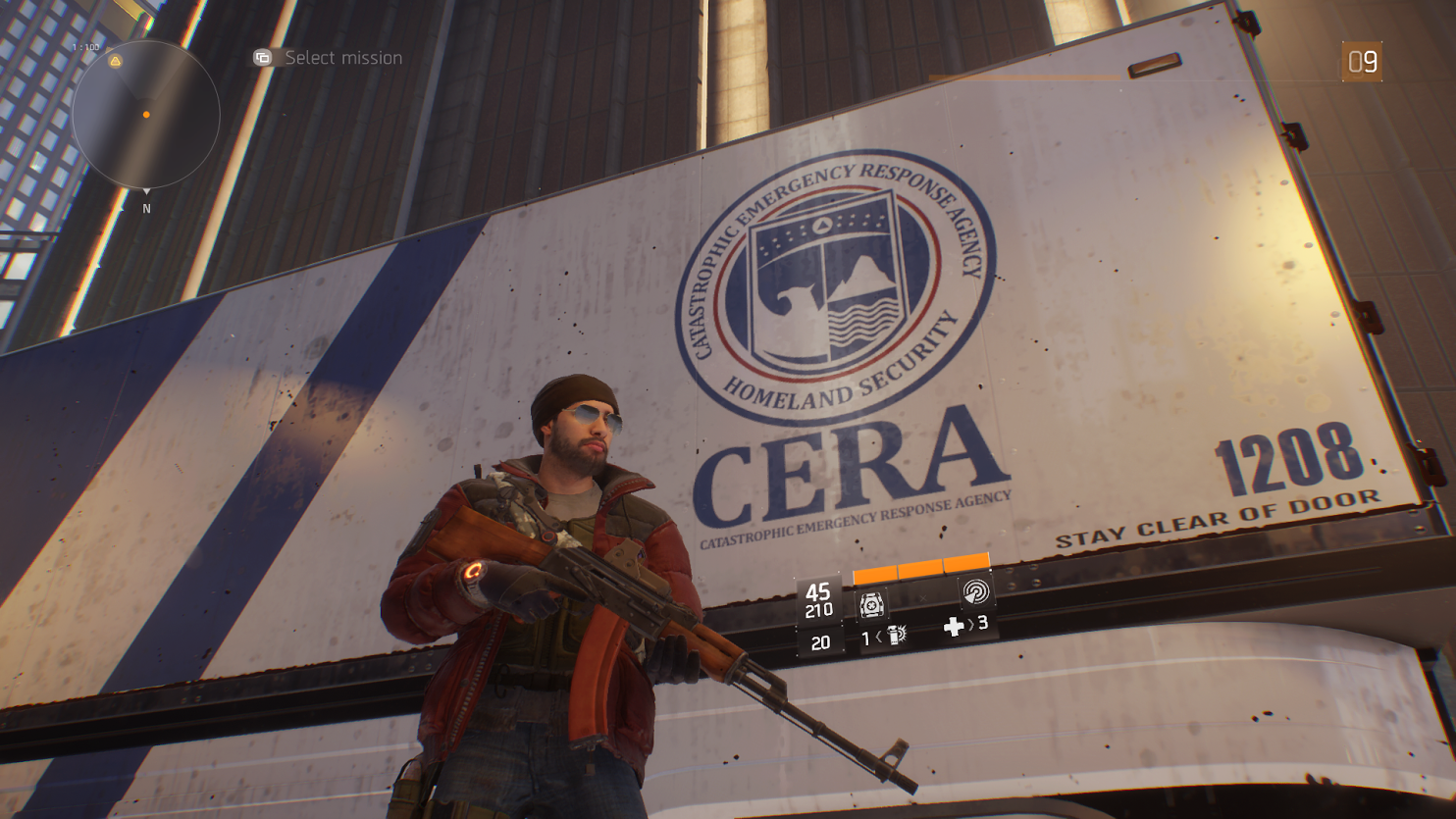Select the grenade icon

pyautogui.click(x=895, y=636)
